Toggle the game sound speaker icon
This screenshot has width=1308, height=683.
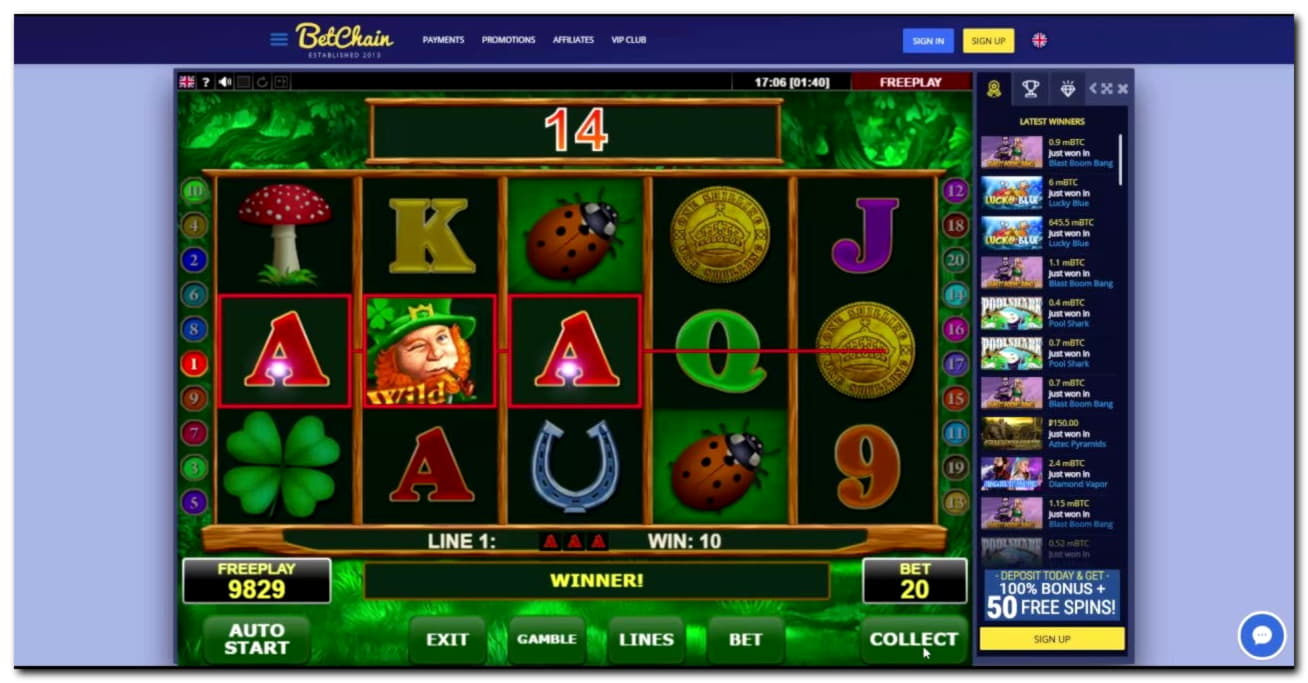pos(224,82)
